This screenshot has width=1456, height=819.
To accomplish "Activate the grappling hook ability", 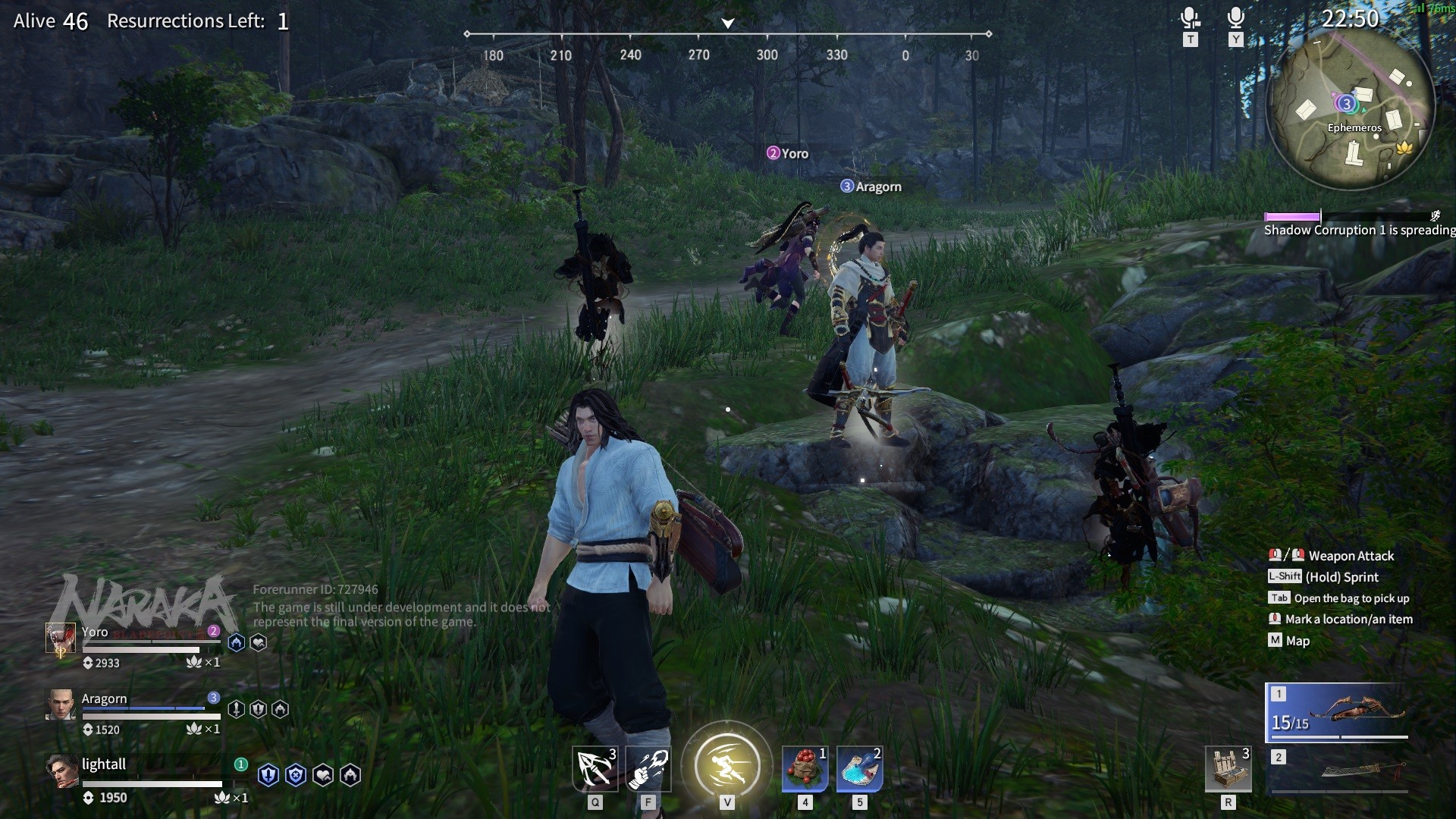I will point(595,769).
